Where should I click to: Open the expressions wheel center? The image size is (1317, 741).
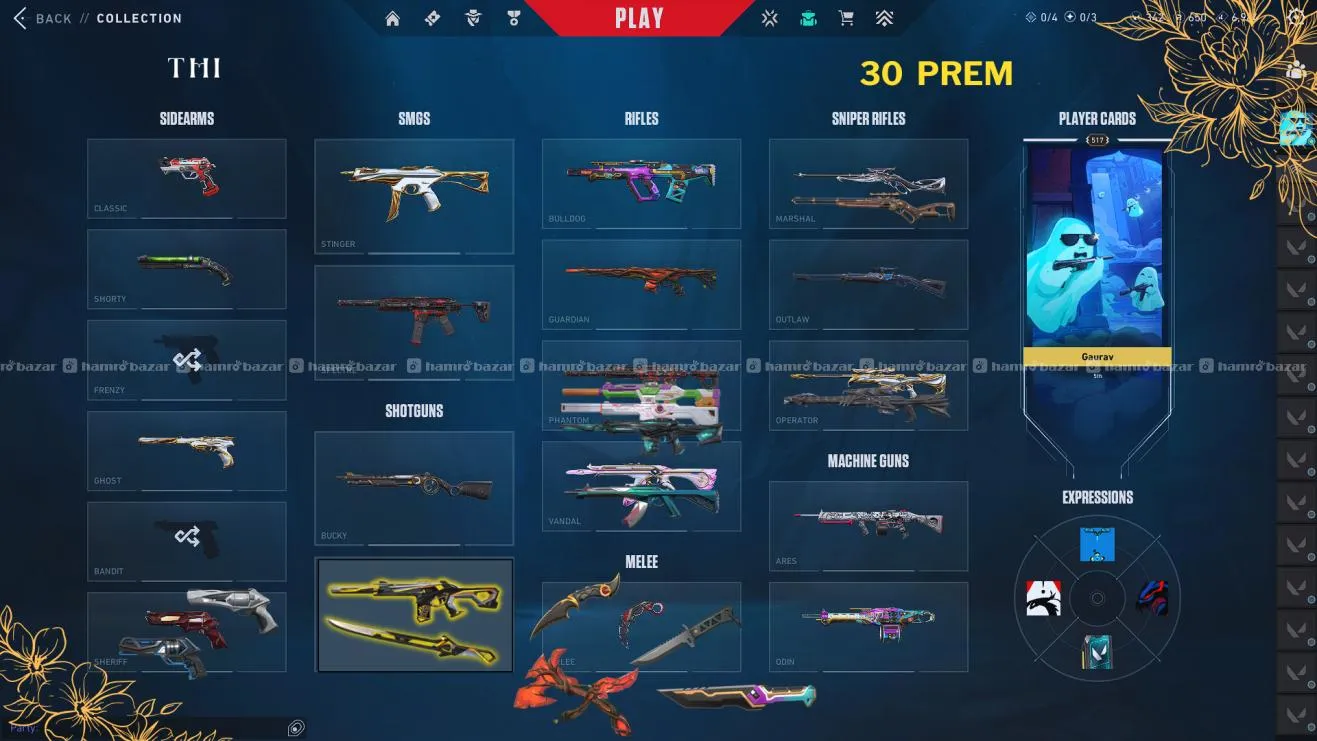tap(1097, 599)
